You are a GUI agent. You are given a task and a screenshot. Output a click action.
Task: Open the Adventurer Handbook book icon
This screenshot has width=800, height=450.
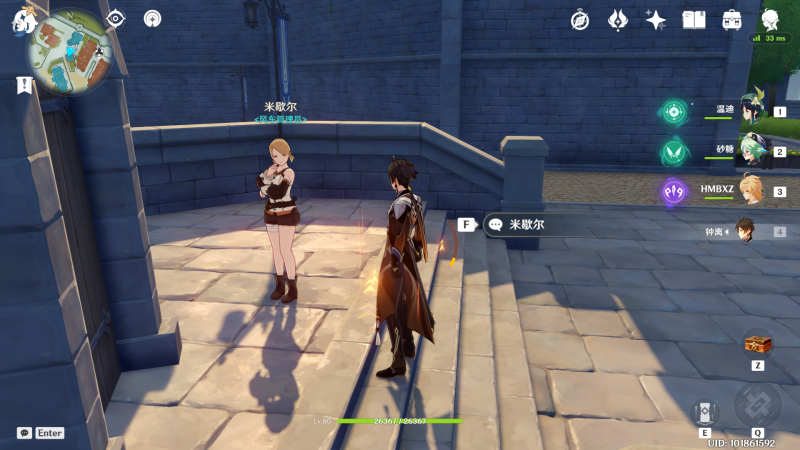(x=694, y=20)
